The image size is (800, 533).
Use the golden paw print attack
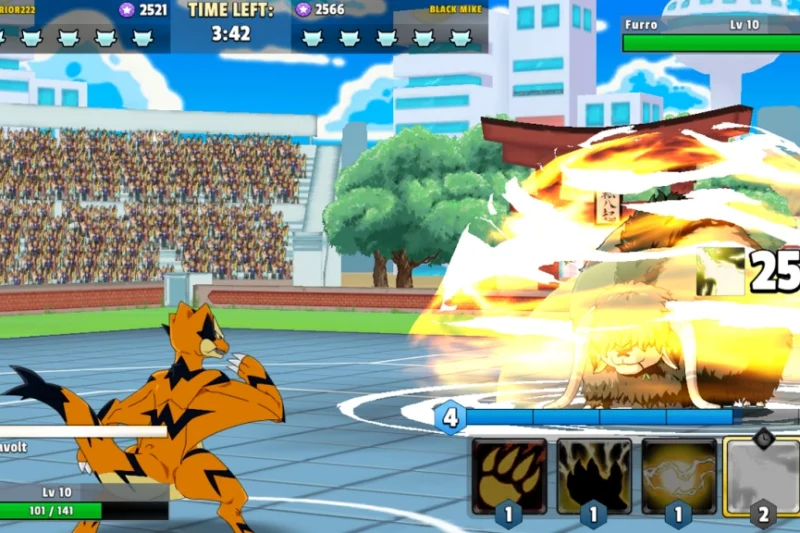[509, 476]
